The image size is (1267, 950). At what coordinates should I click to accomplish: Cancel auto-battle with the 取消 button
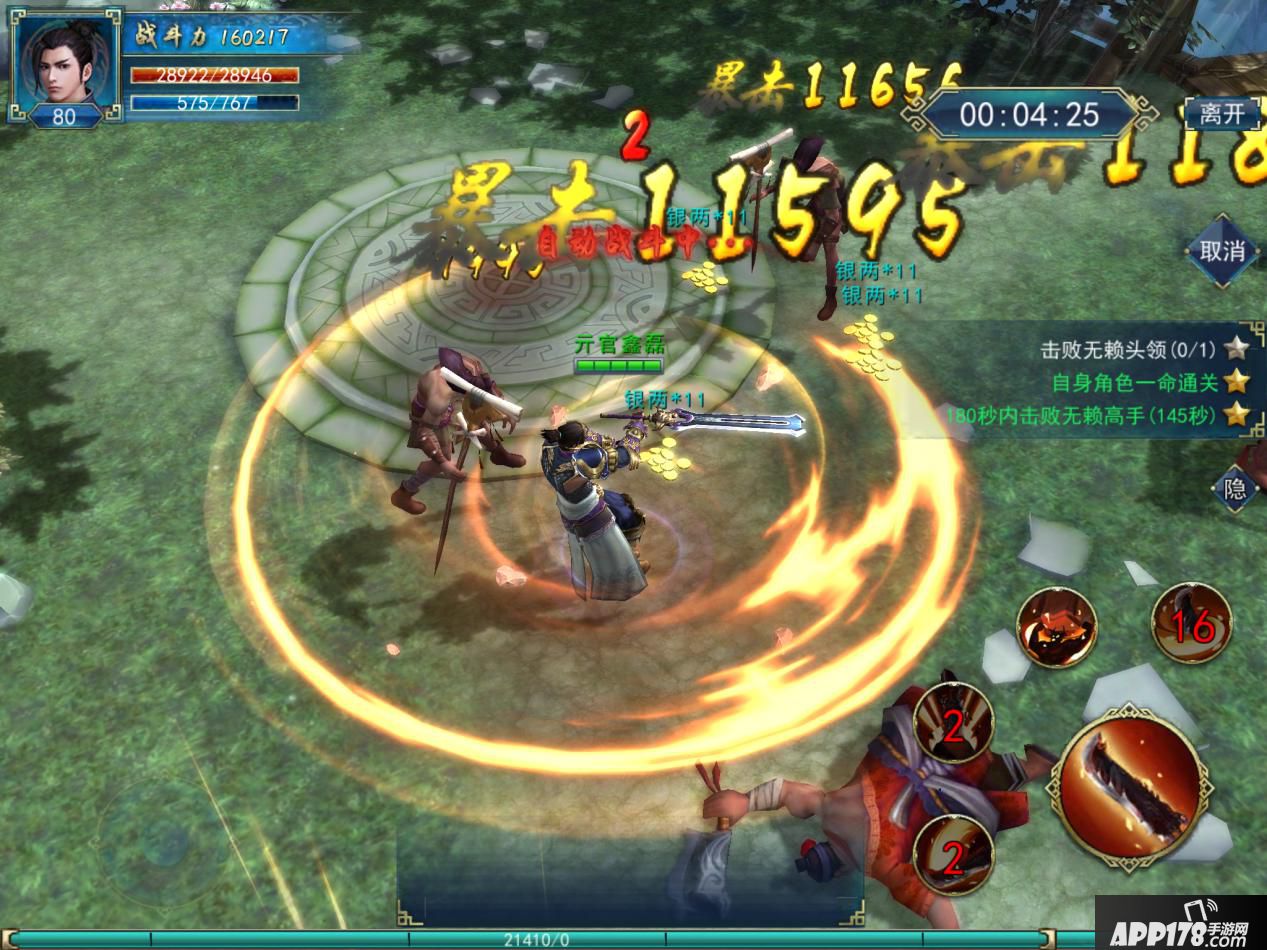(x=1222, y=251)
